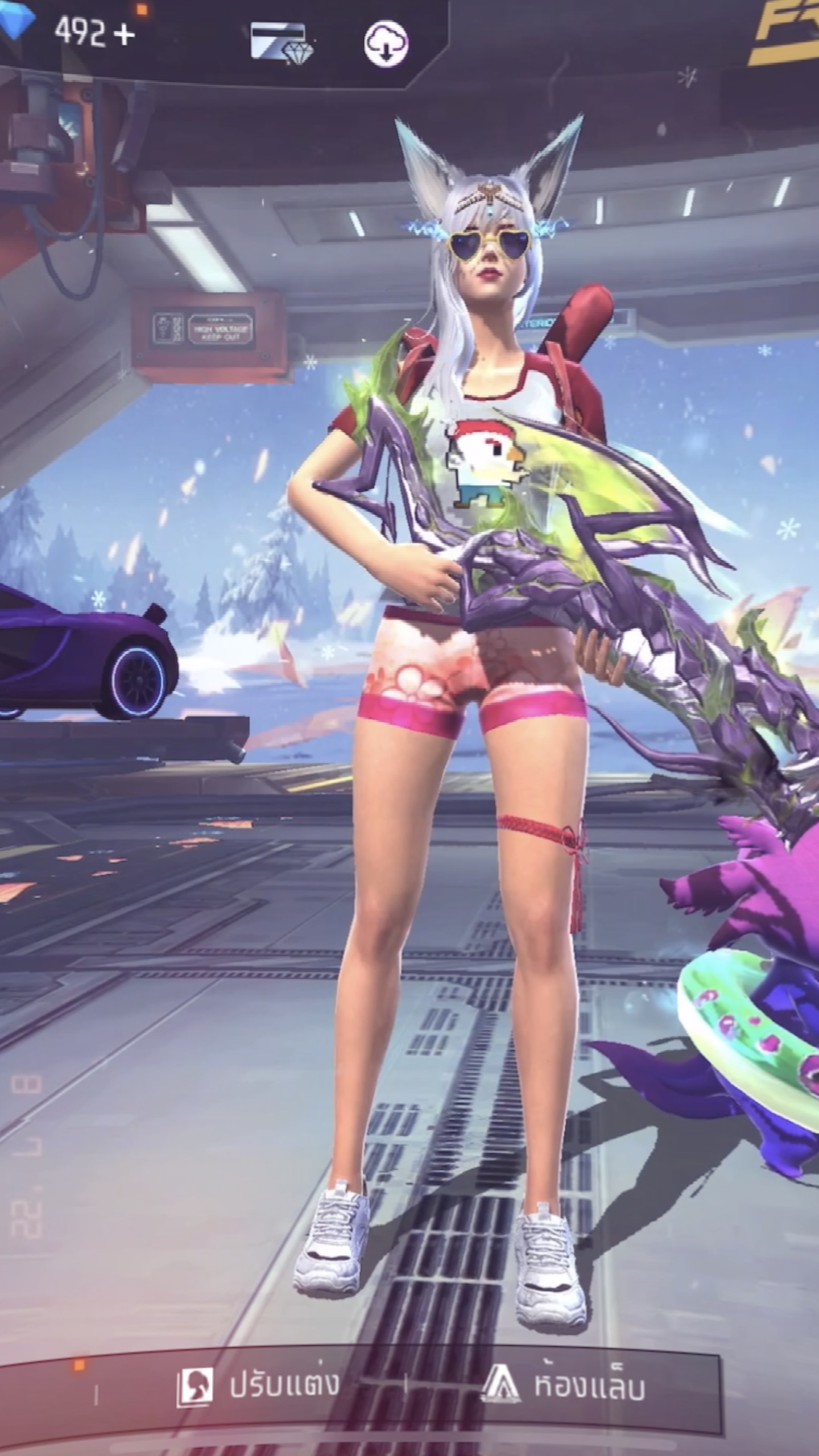This screenshot has height=1456, width=819.
Task: Open the diamond membership card icon
Action: click(x=282, y=44)
